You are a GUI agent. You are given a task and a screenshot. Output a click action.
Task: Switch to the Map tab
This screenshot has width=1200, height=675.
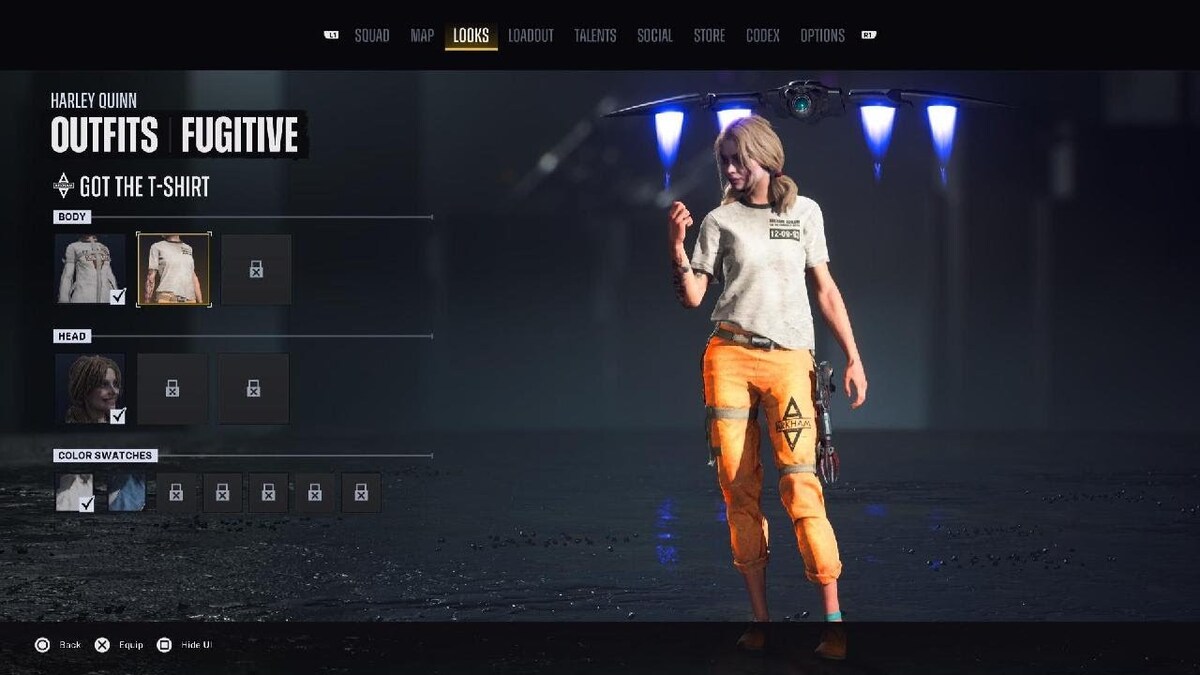click(422, 36)
